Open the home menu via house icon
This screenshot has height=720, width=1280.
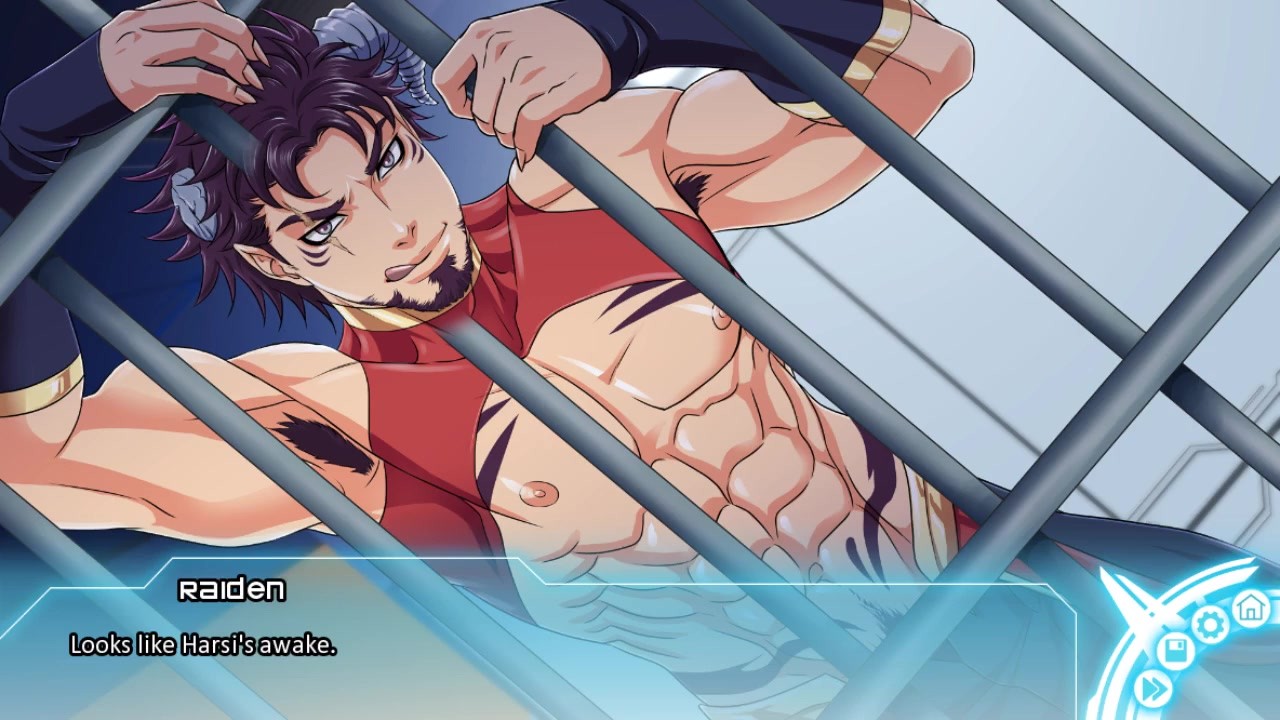pyautogui.click(x=1249, y=606)
